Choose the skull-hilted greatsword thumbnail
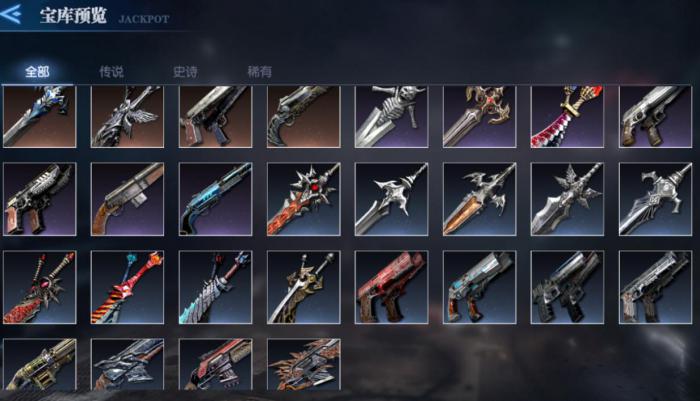The image size is (700, 401). point(391,117)
